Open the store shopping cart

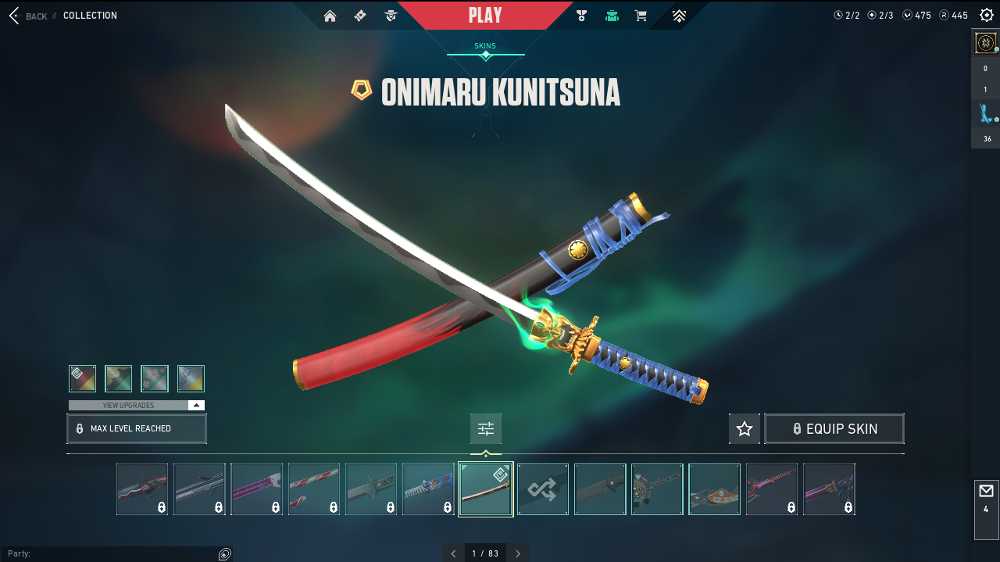640,16
